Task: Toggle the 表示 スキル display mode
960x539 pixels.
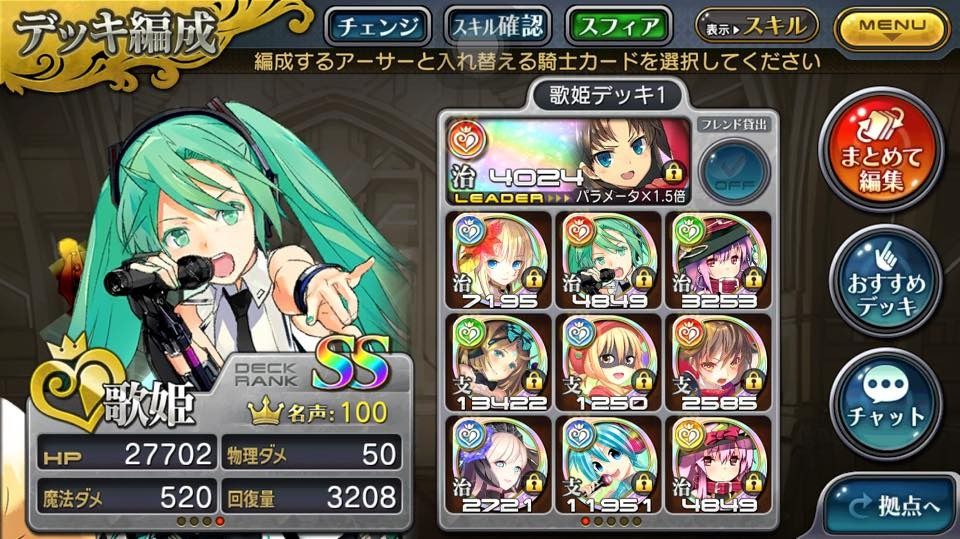Action: tap(757, 24)
